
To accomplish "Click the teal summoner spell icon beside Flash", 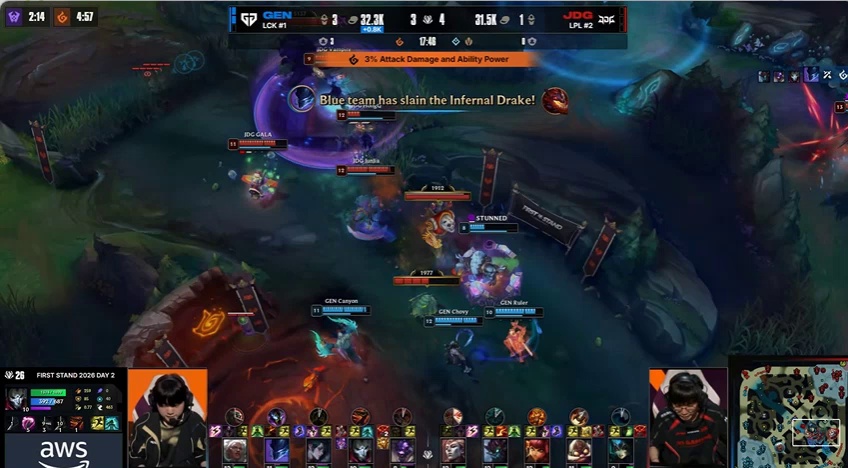I will click(x=112, y=423).
